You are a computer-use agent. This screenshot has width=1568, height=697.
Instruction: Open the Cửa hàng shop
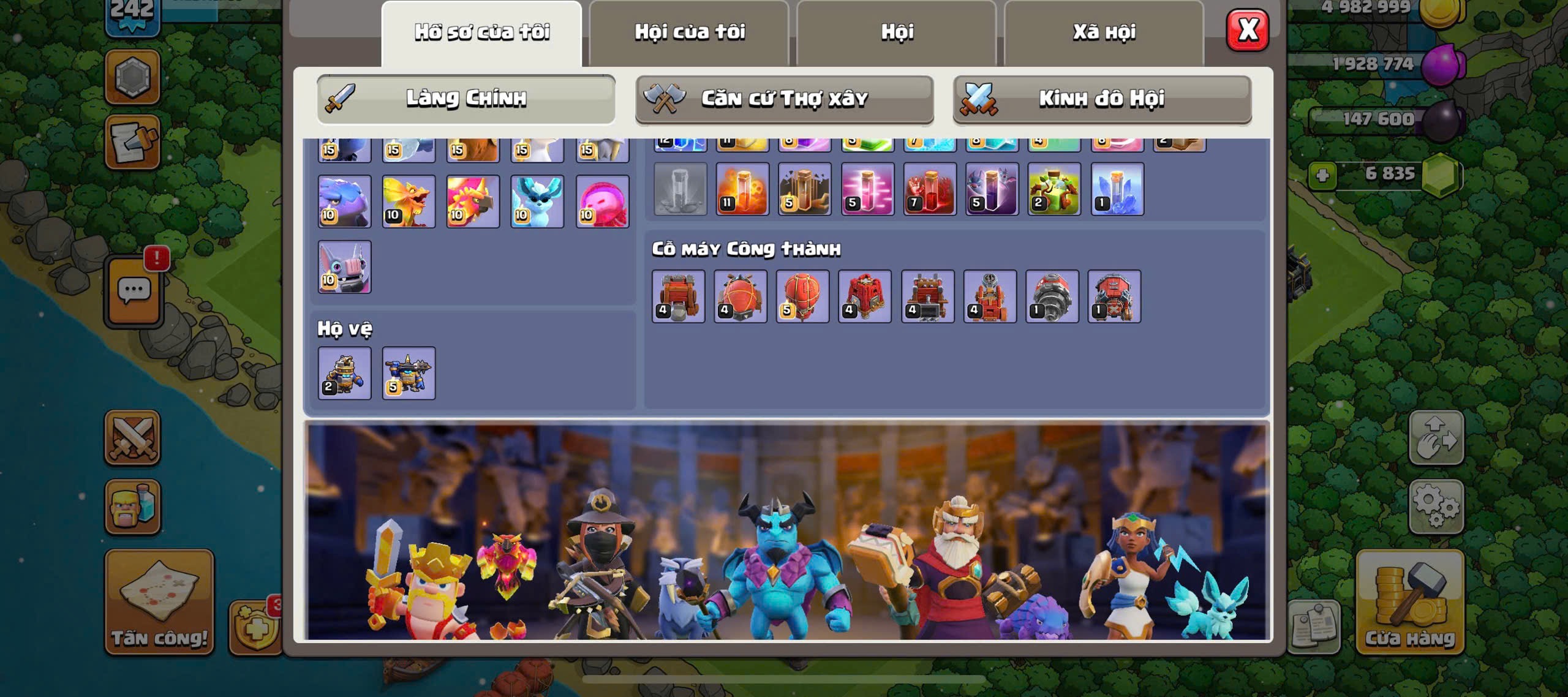coord(1409,601)
